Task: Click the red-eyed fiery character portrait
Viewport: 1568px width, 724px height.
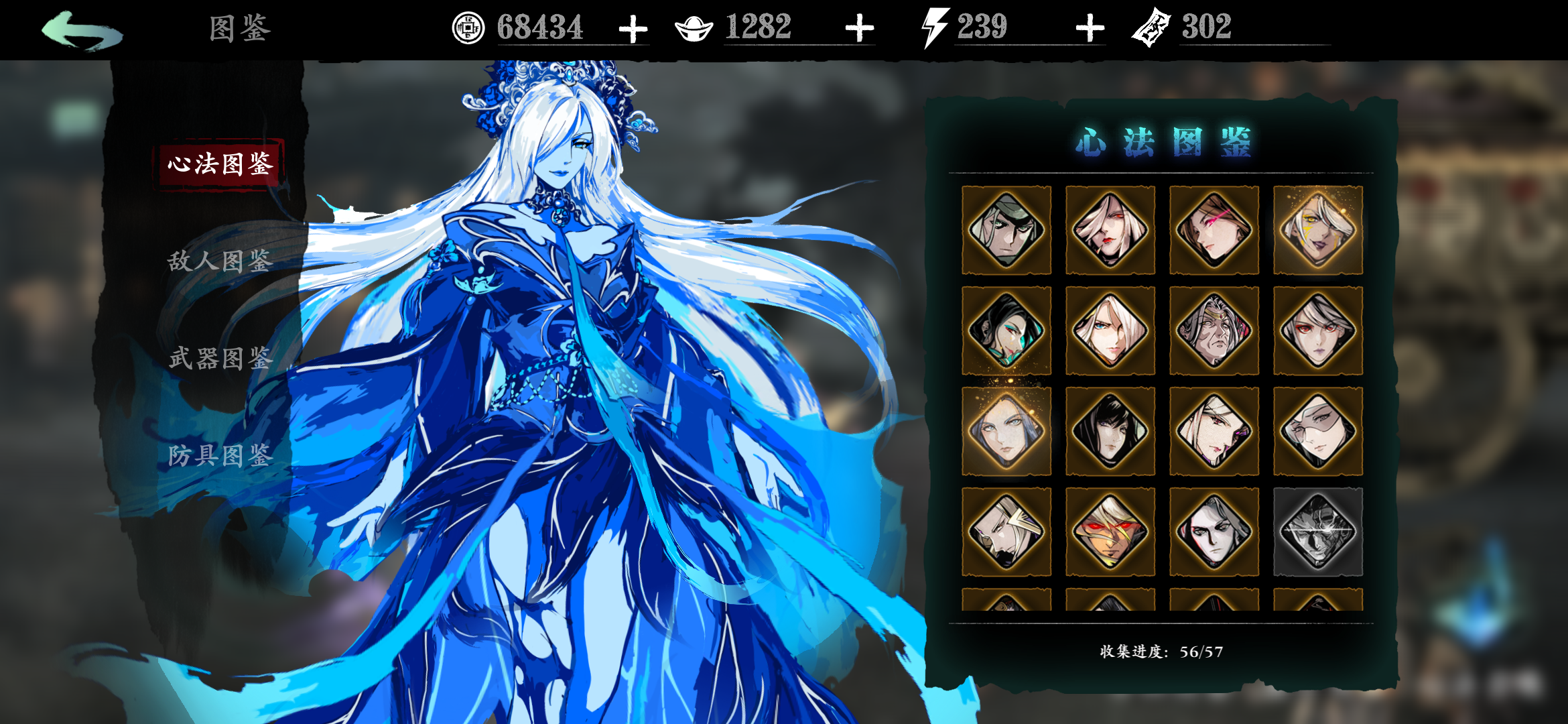Action: pos(1109,532)
